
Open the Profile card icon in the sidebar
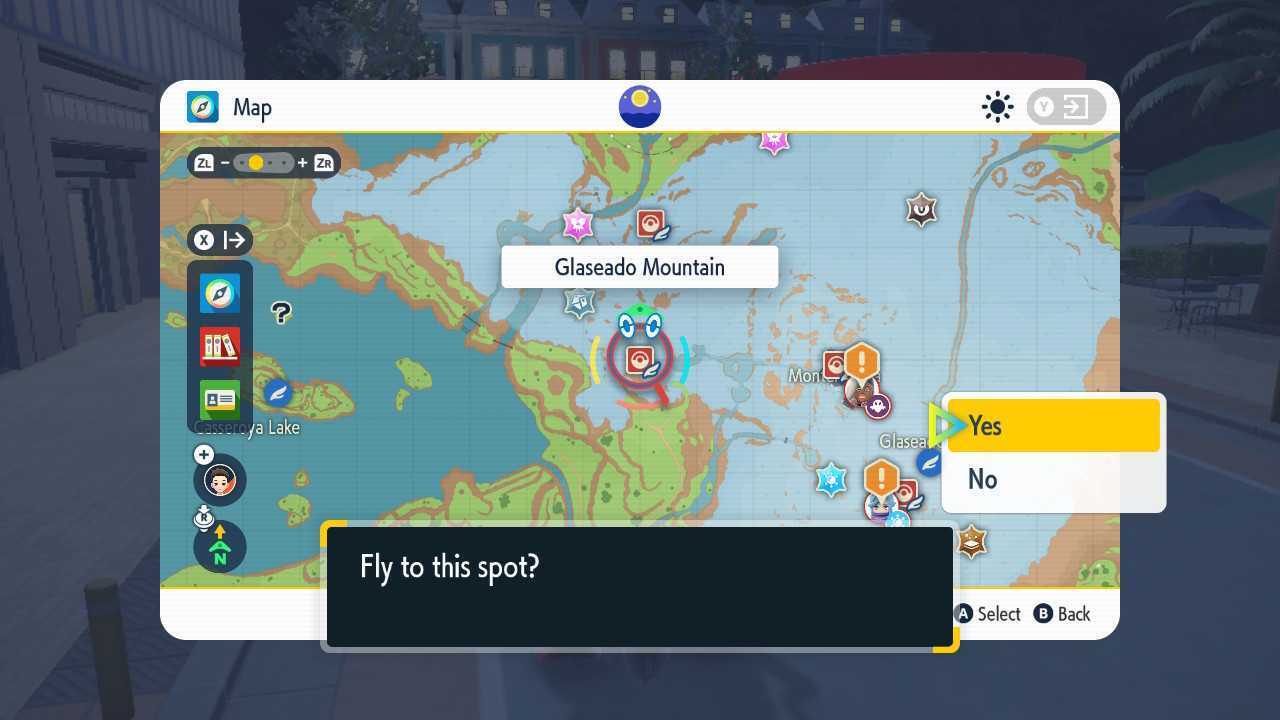[x=219, y=399]
